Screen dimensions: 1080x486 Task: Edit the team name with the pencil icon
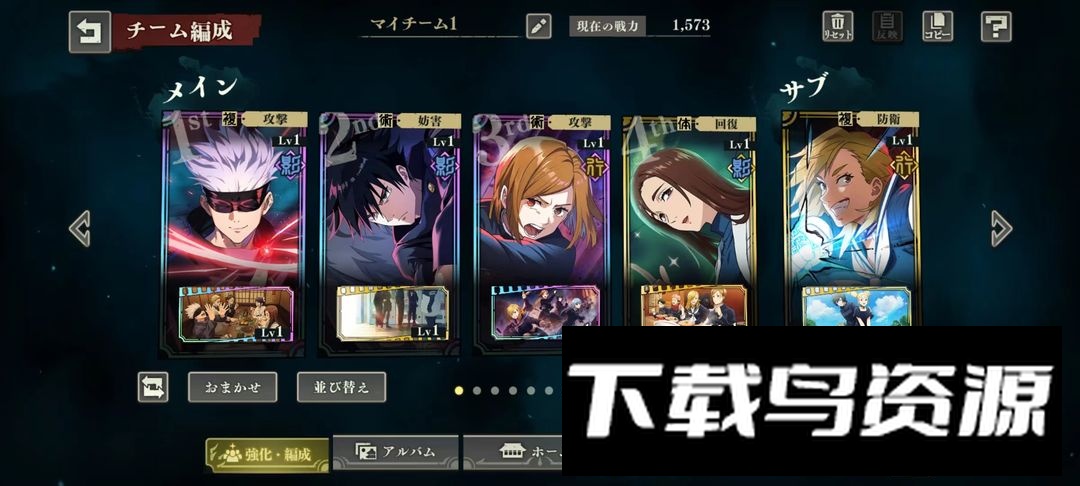point(539,27)
